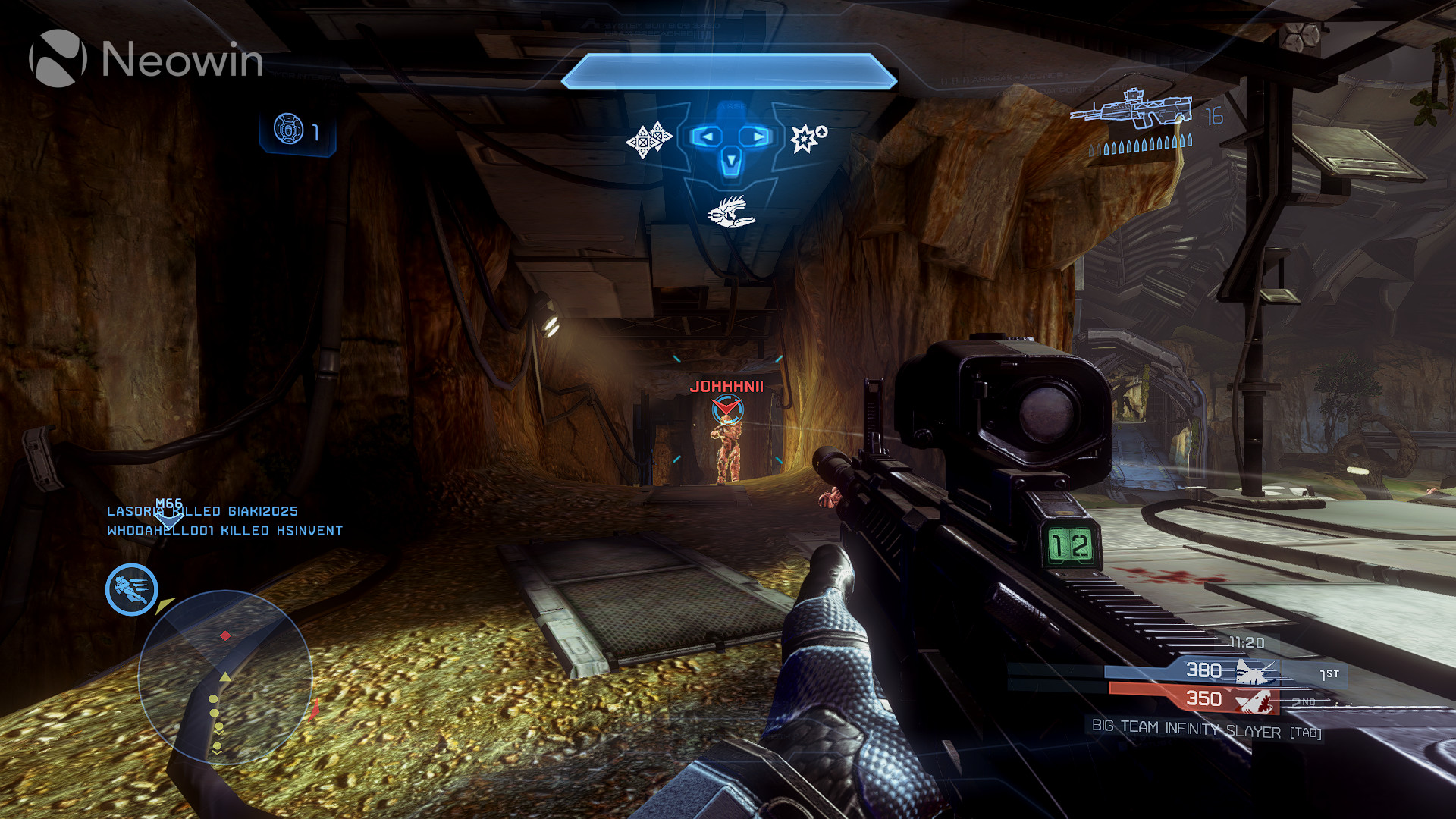1456x819 pixels.
Task: Select the rifle silhouette in the ammo display
Action: click(x=1134, y=108)
